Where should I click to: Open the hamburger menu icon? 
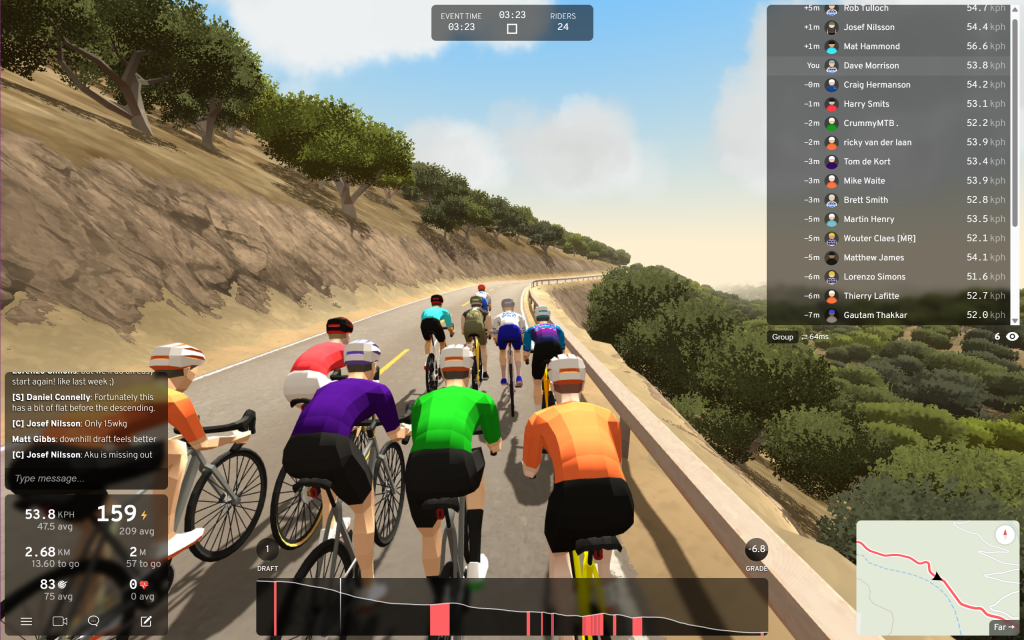[27, 621]
